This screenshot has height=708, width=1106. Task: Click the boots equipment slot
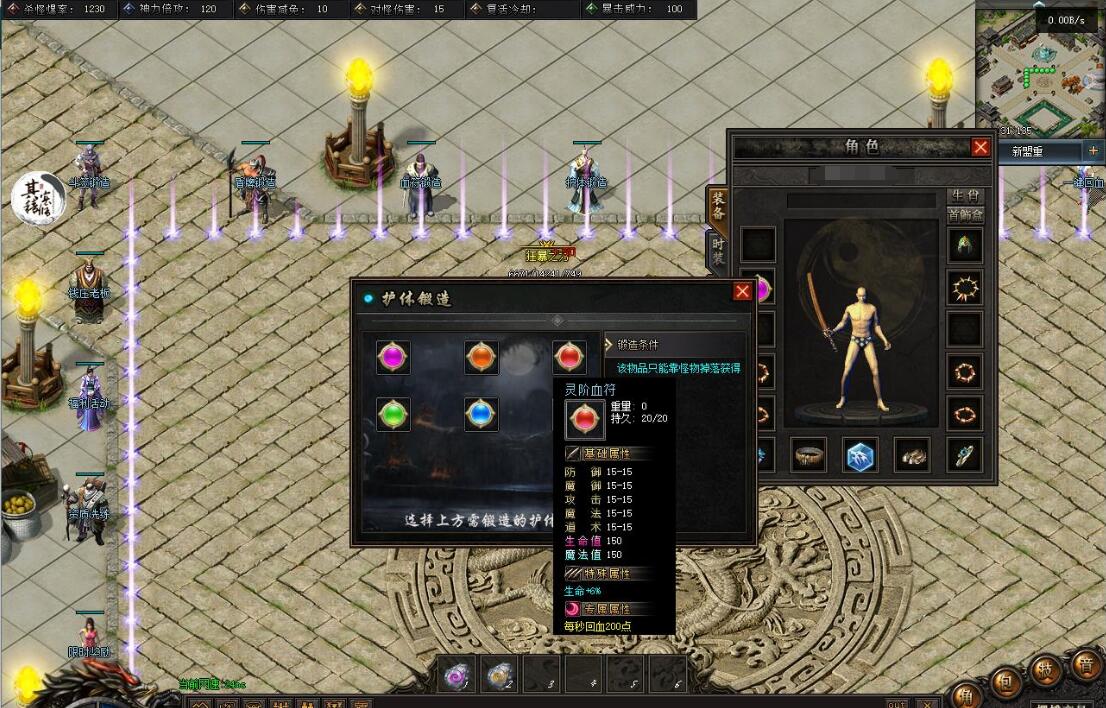[912, 456]
